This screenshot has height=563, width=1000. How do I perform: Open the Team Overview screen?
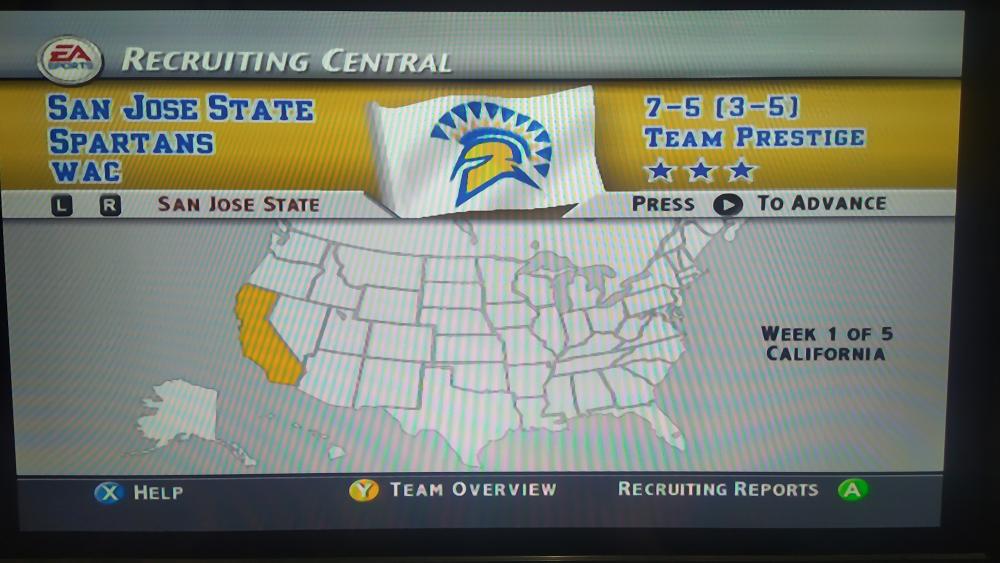click(452, 490)
